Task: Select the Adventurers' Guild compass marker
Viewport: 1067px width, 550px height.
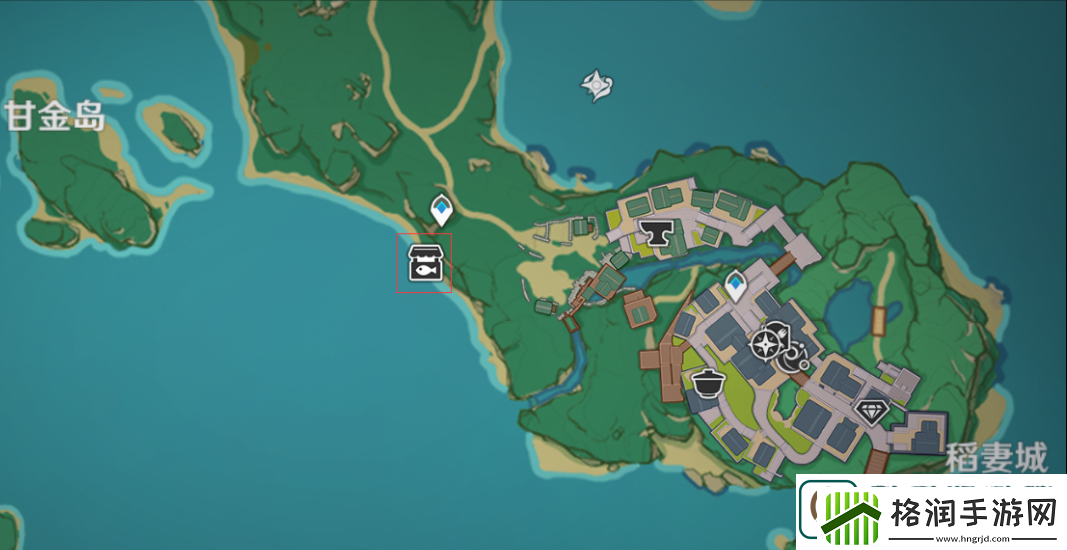Action: (x=767, y=344)
